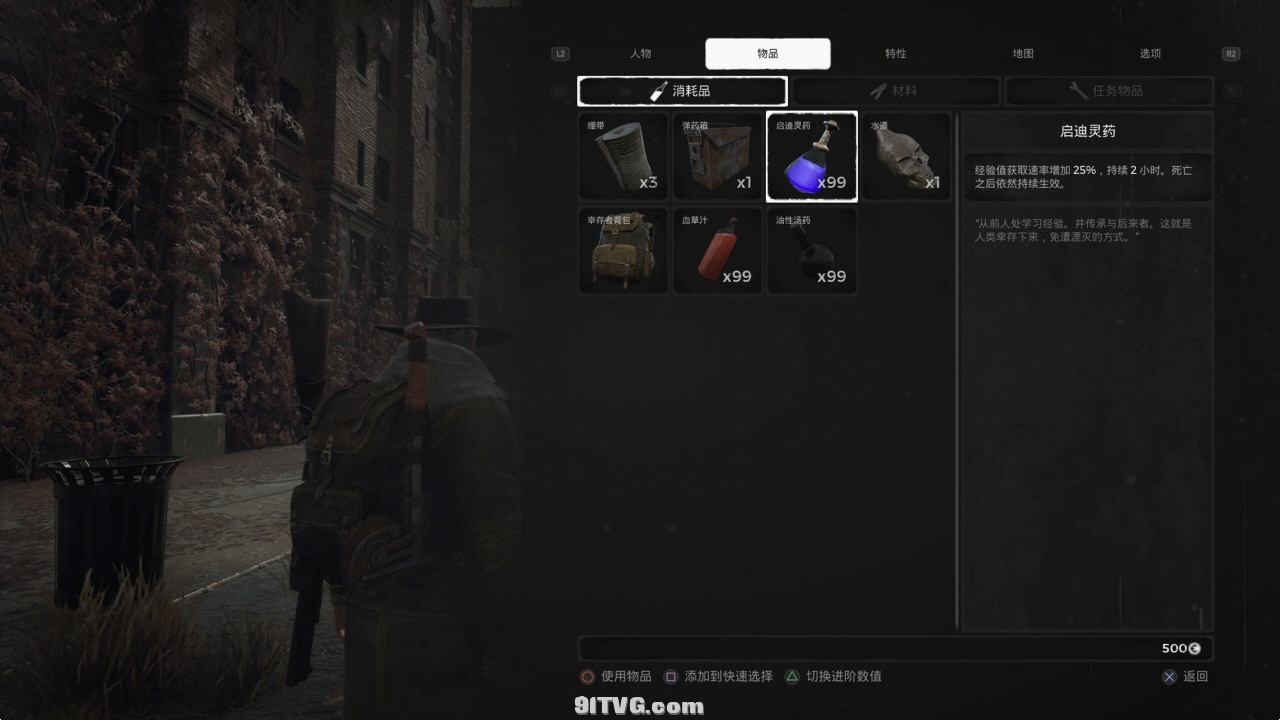Select the 幸存者背包 survivor backpack slot
Image resolution: width=1280 pixels, height=720 pixels.
[x=623, y=251]
